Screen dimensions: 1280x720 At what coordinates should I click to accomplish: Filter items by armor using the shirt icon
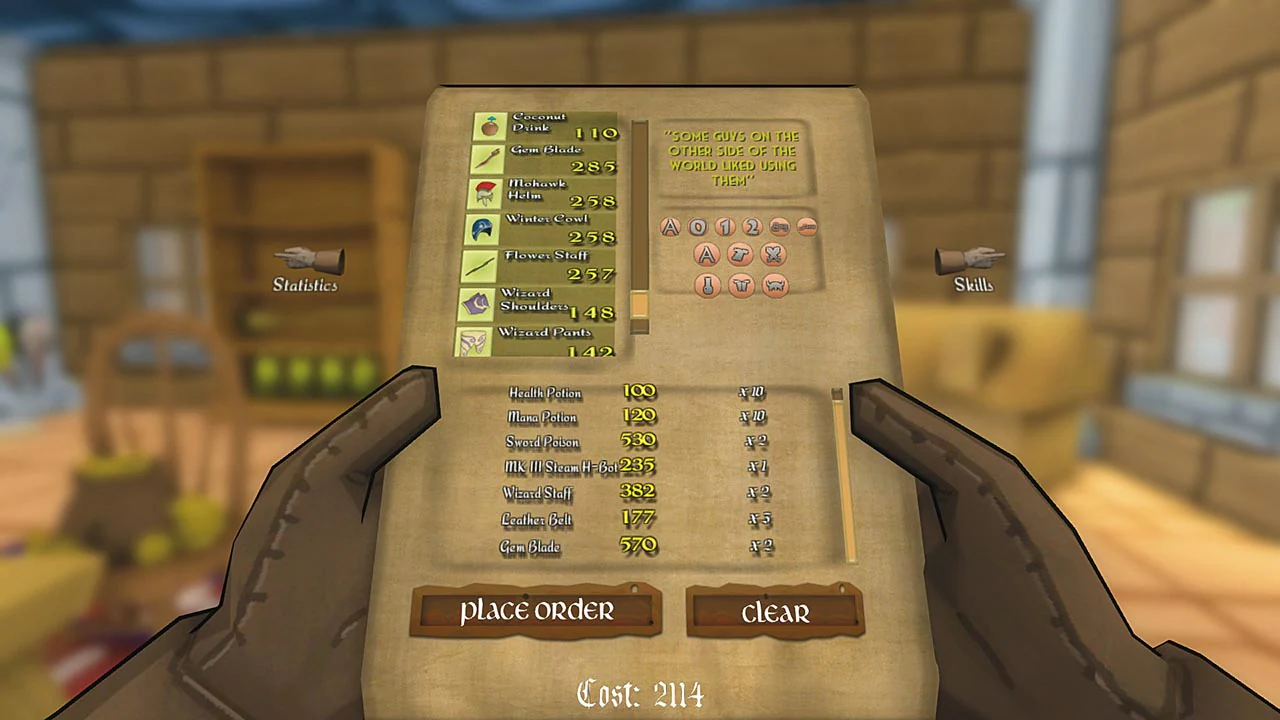click(740, 254)
